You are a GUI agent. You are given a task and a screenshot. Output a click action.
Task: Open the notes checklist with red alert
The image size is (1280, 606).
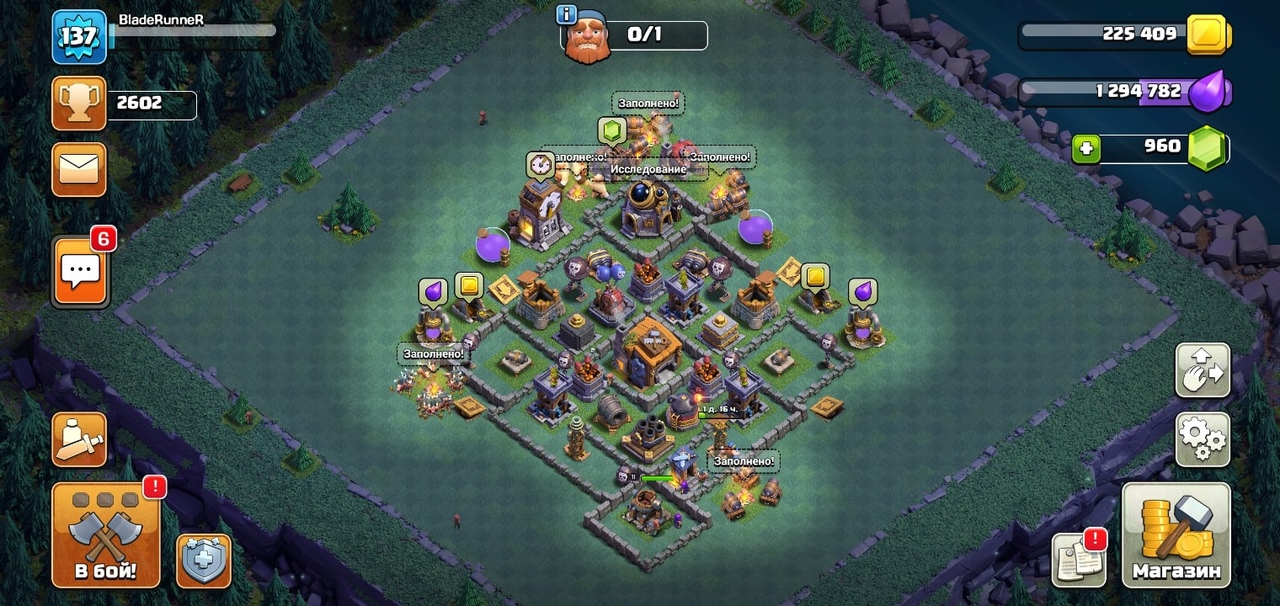(1078, 560)
